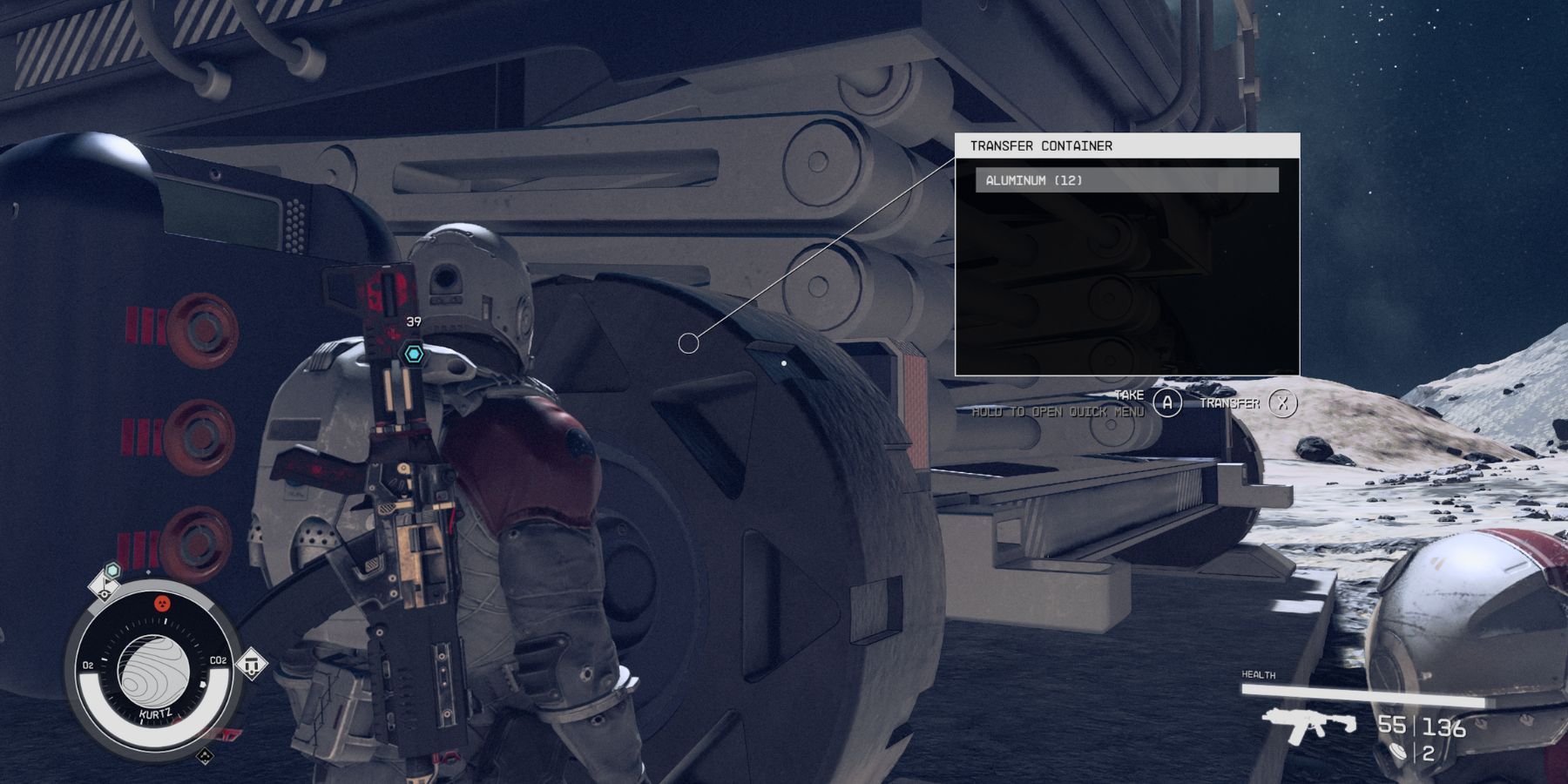Image resolution: width=1568 pixels, height=784 pixels.
Task: Select the grenade icon next to the ammo counter
Action: 1399,752
